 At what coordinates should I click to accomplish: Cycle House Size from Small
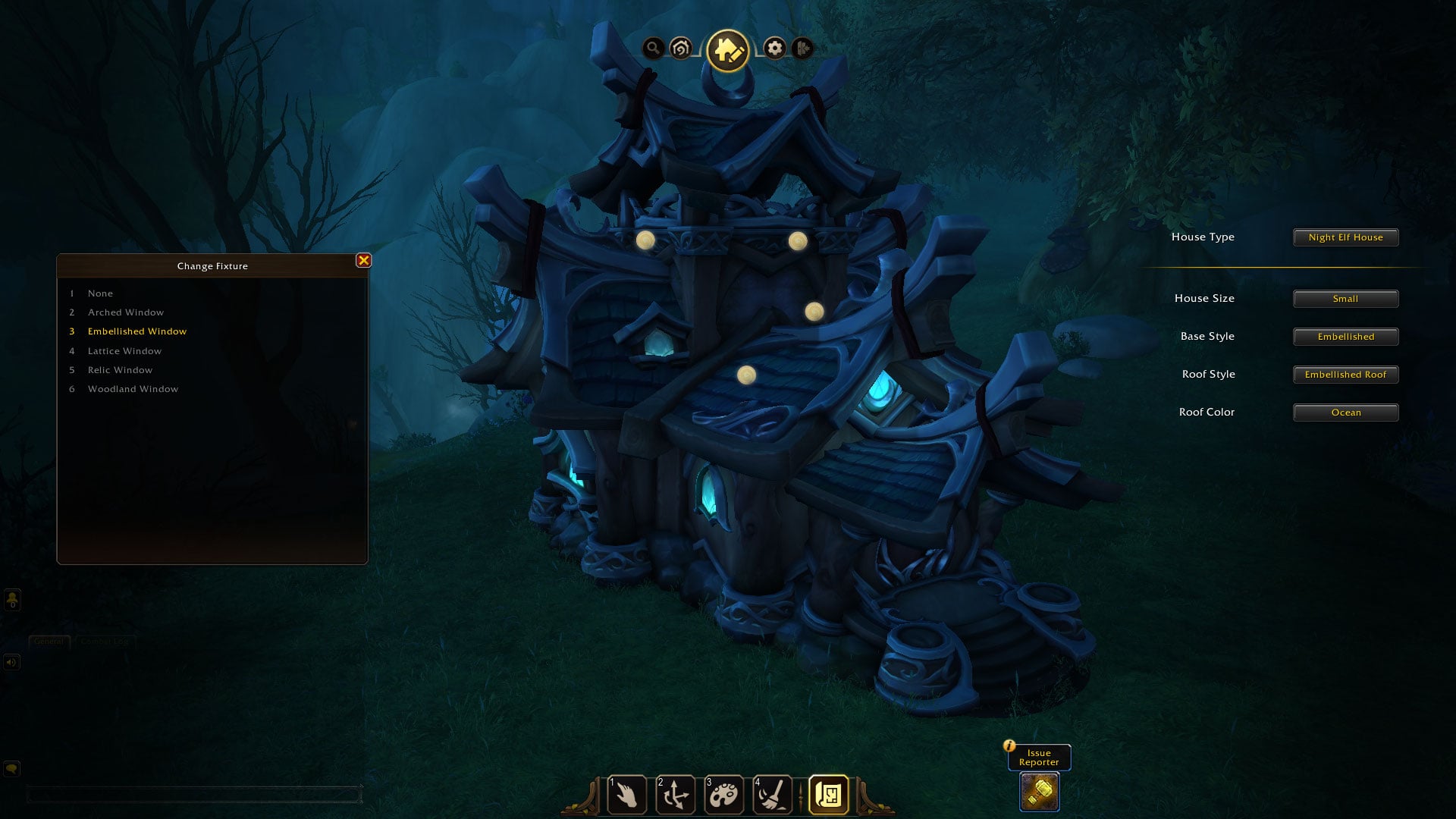(x=1345, y=298)
